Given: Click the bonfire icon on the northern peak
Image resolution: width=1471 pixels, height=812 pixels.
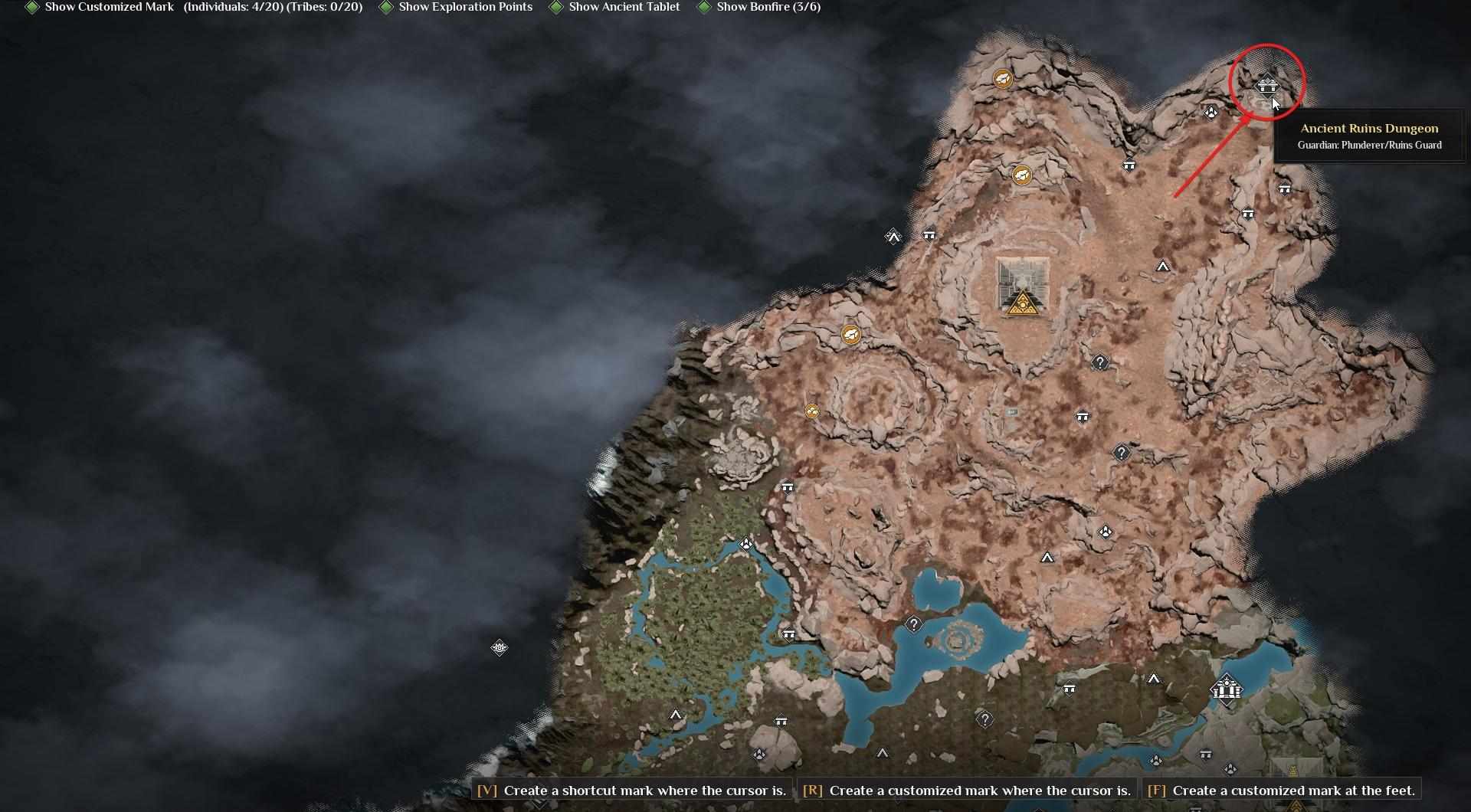Looking at the screenshot, I should tap(1004, 78).
